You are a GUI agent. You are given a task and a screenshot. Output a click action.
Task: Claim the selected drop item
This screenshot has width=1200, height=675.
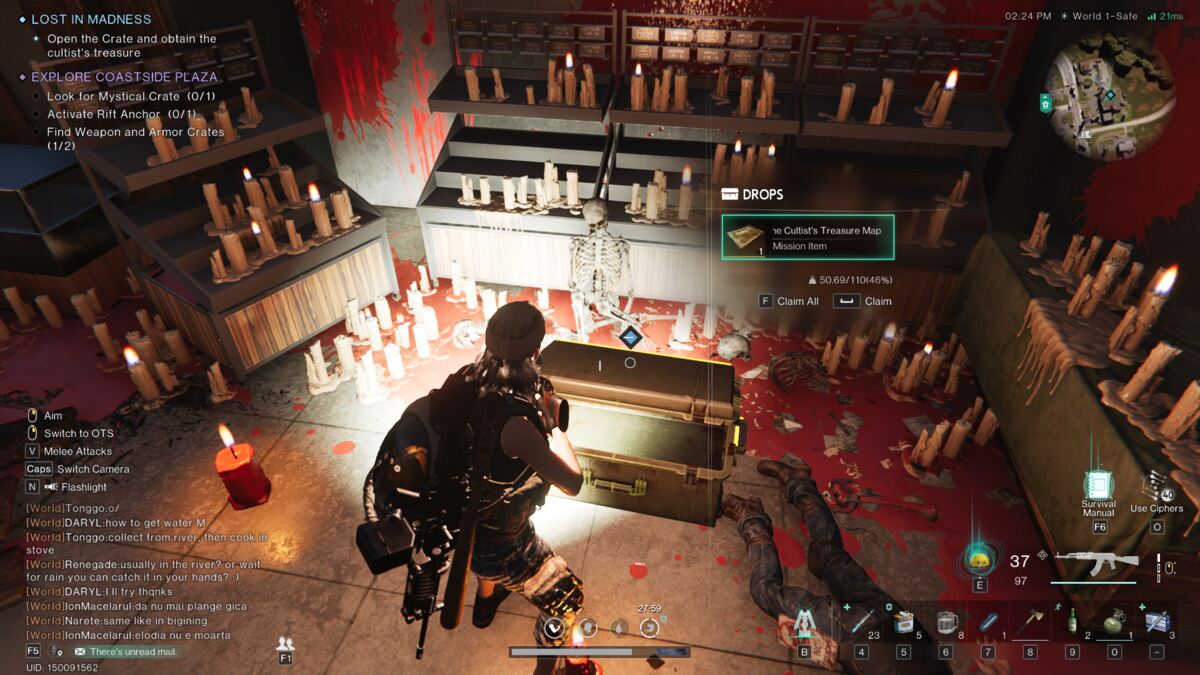tap(865, 301)
